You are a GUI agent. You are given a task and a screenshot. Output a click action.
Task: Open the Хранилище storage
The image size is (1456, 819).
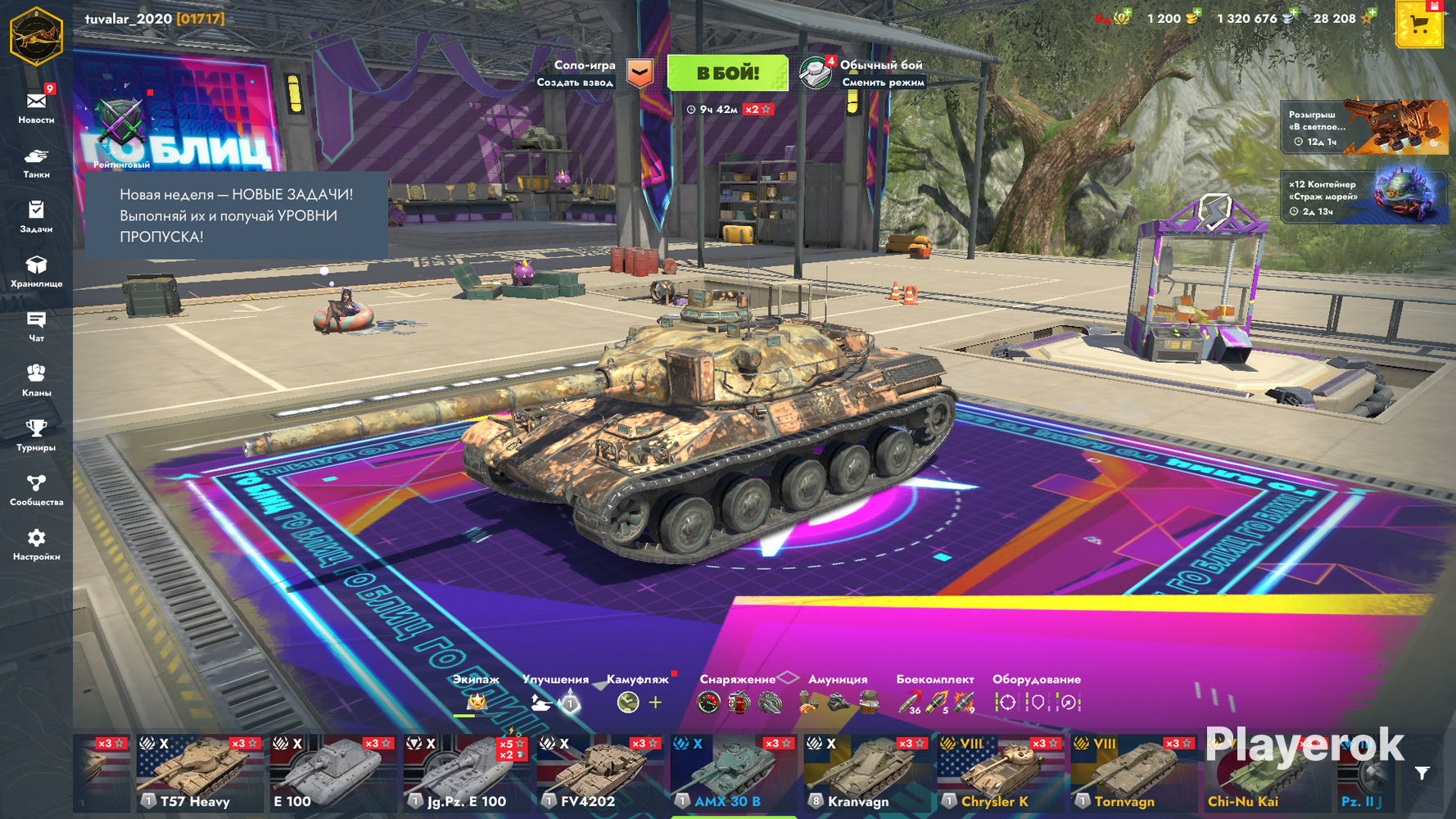click(x=36, y=271)
